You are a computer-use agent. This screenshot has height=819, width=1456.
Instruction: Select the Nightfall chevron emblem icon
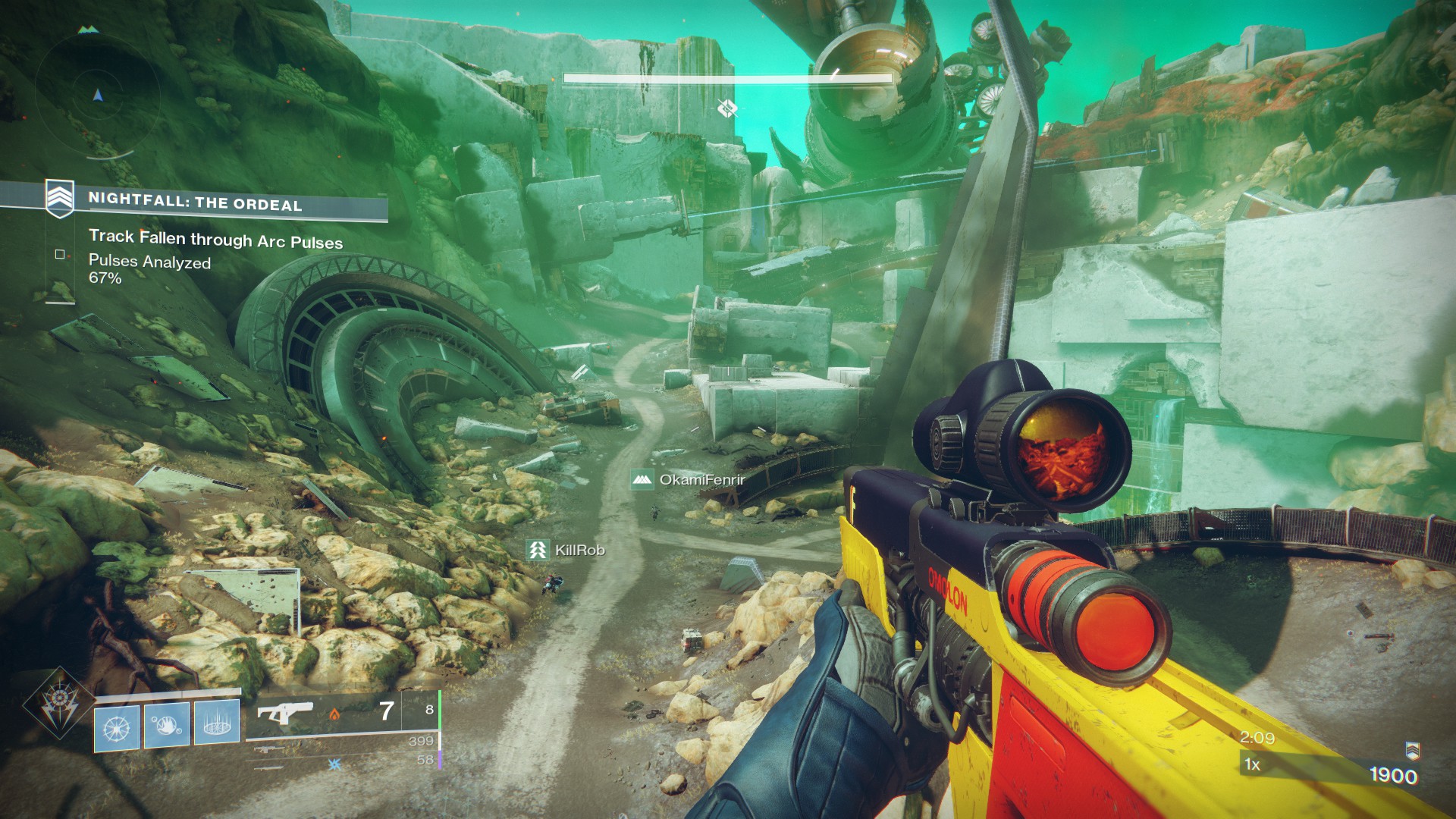(x=60, y=199)
